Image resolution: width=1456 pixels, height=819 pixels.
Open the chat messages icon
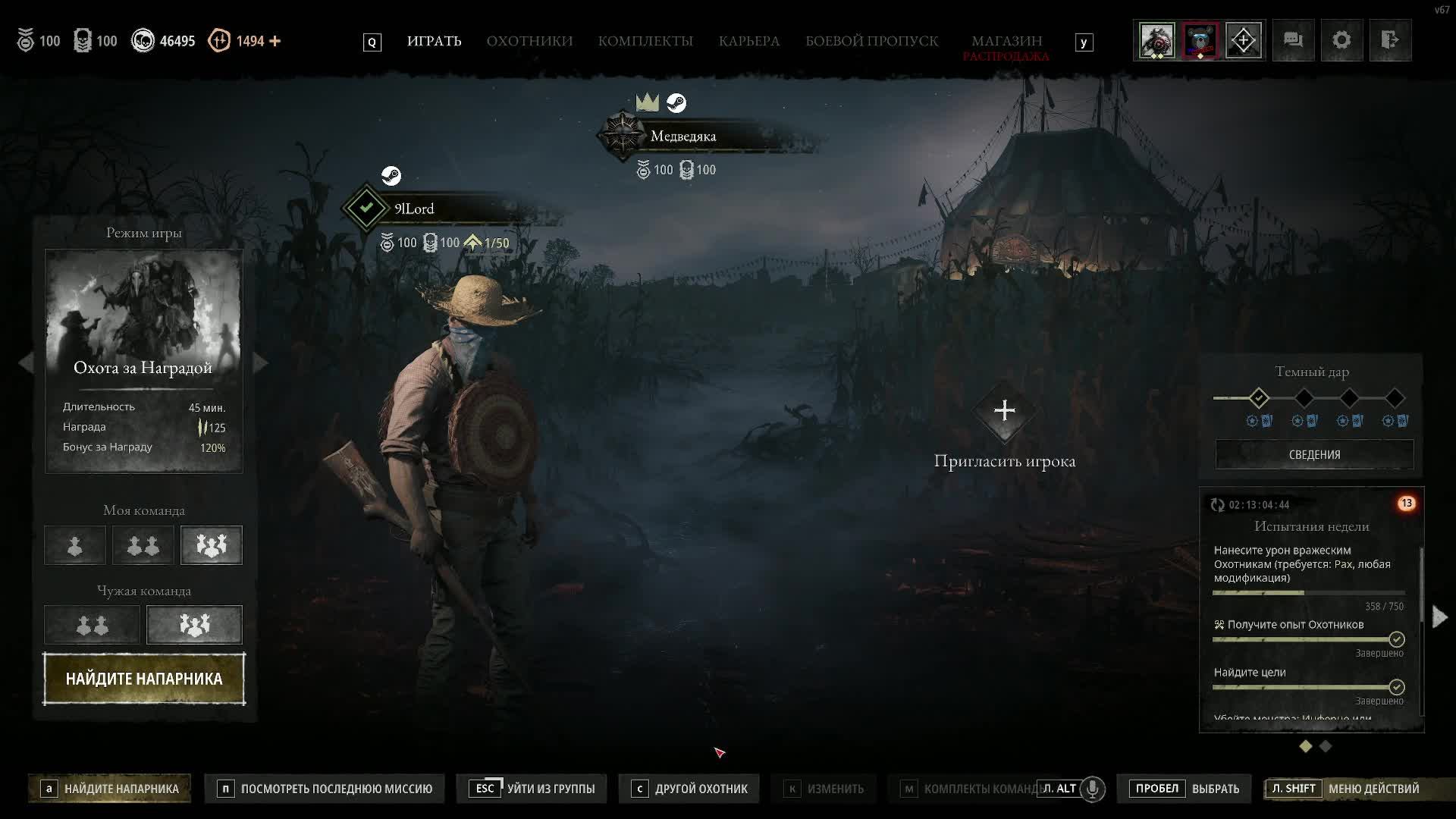point(1293,40)
